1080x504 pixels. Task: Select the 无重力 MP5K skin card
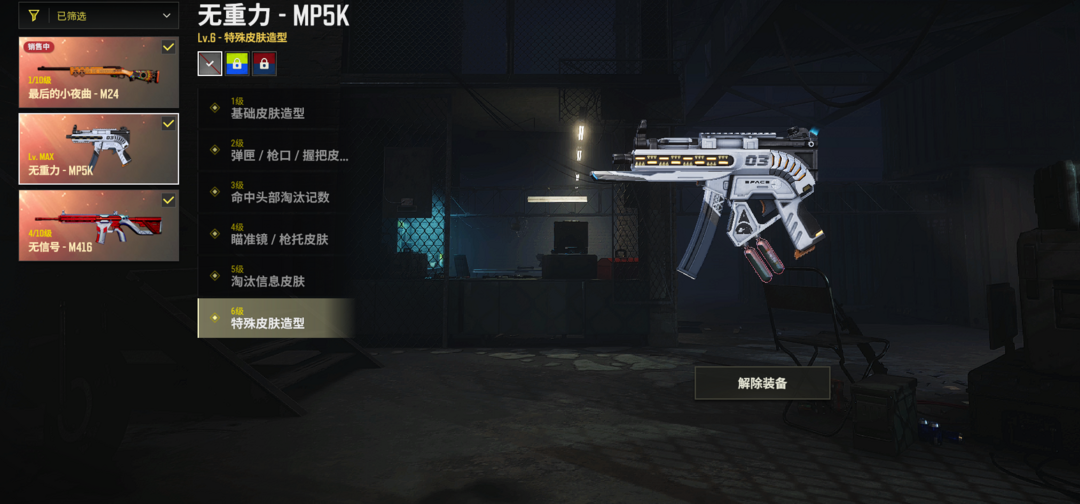pos(99,148)
